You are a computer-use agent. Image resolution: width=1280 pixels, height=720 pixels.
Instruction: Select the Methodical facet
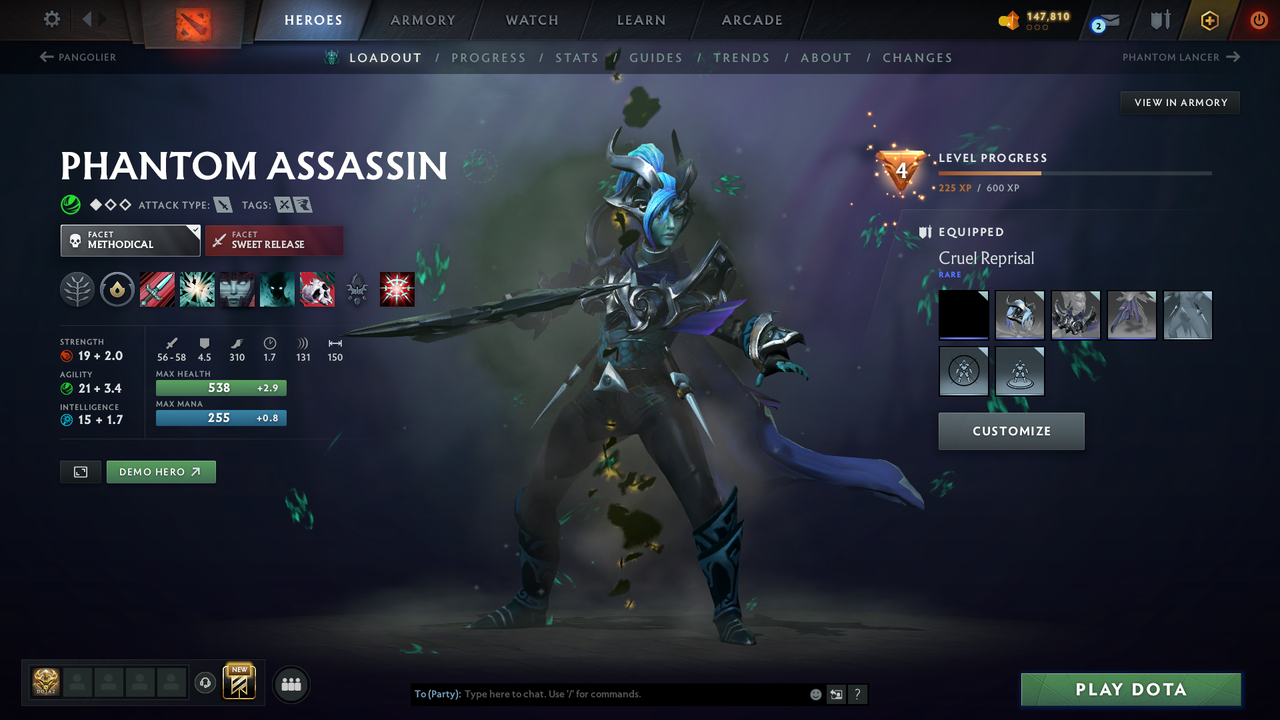pyautogui.click(x=130, y=240)
